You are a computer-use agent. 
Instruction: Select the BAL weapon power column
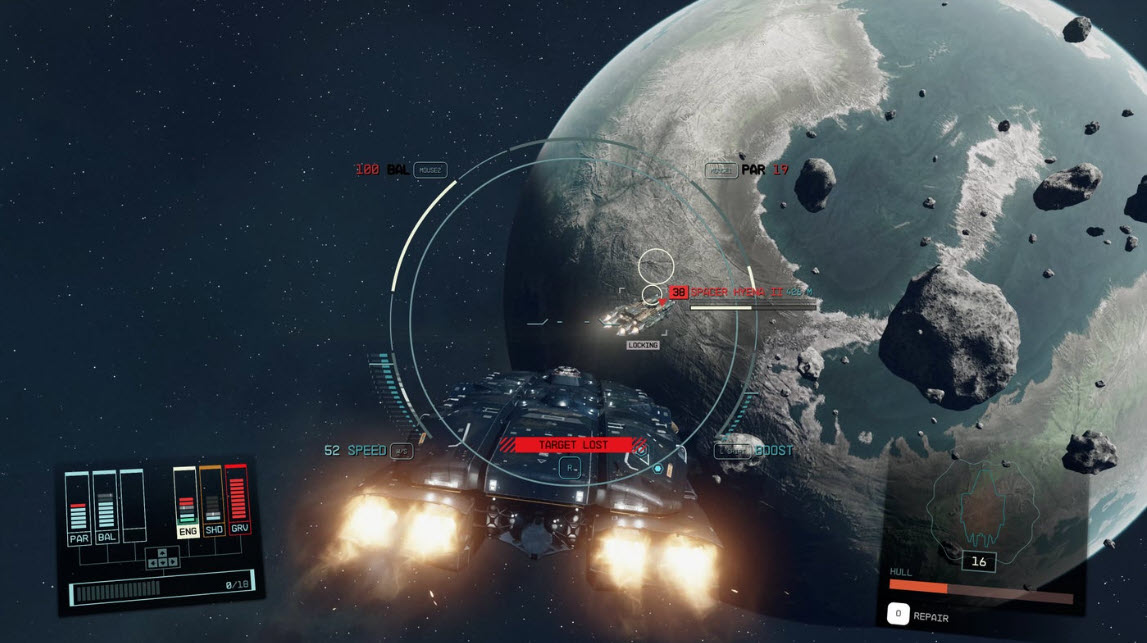click(x=106, y=507)
